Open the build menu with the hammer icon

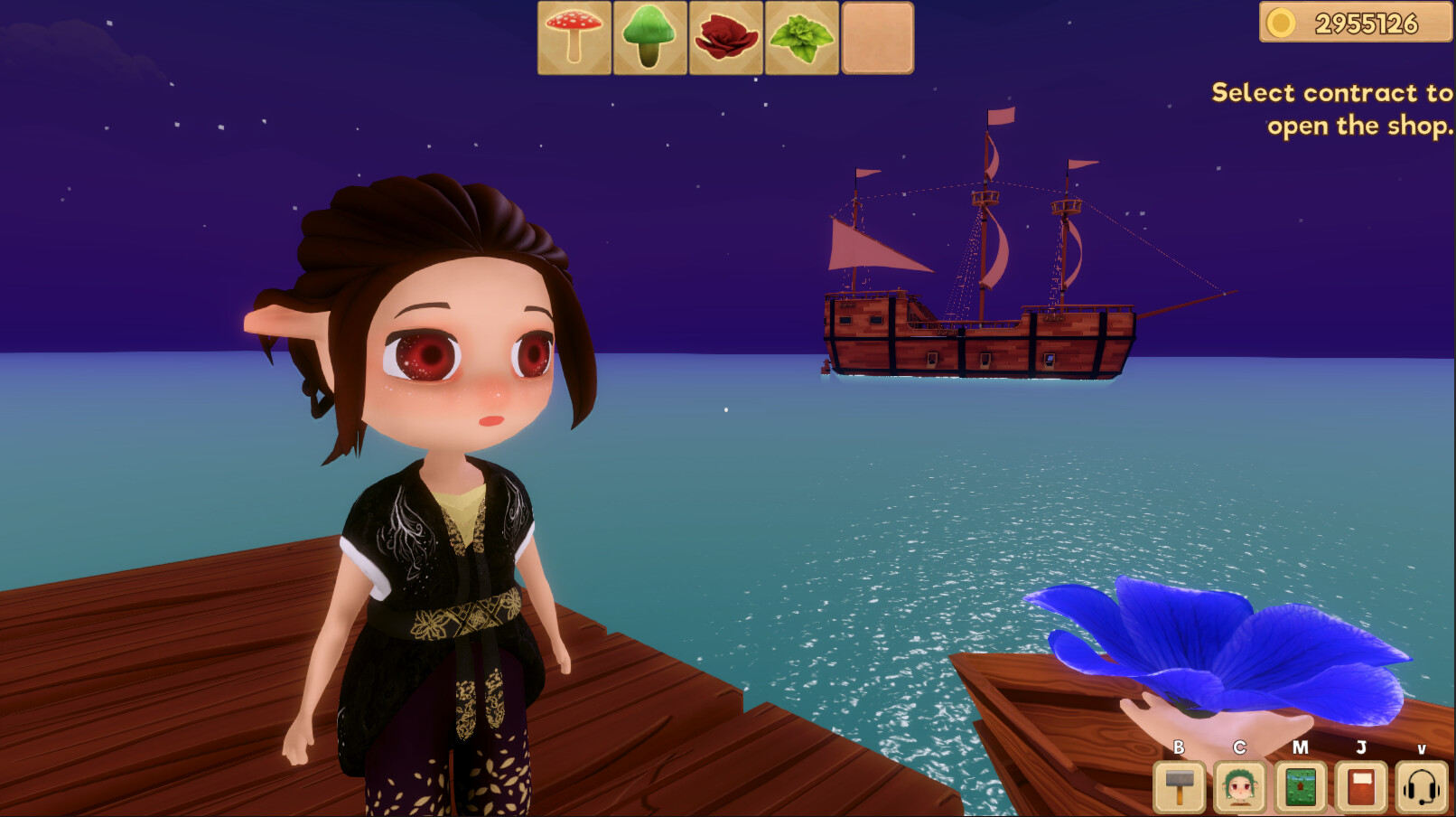1181,787
